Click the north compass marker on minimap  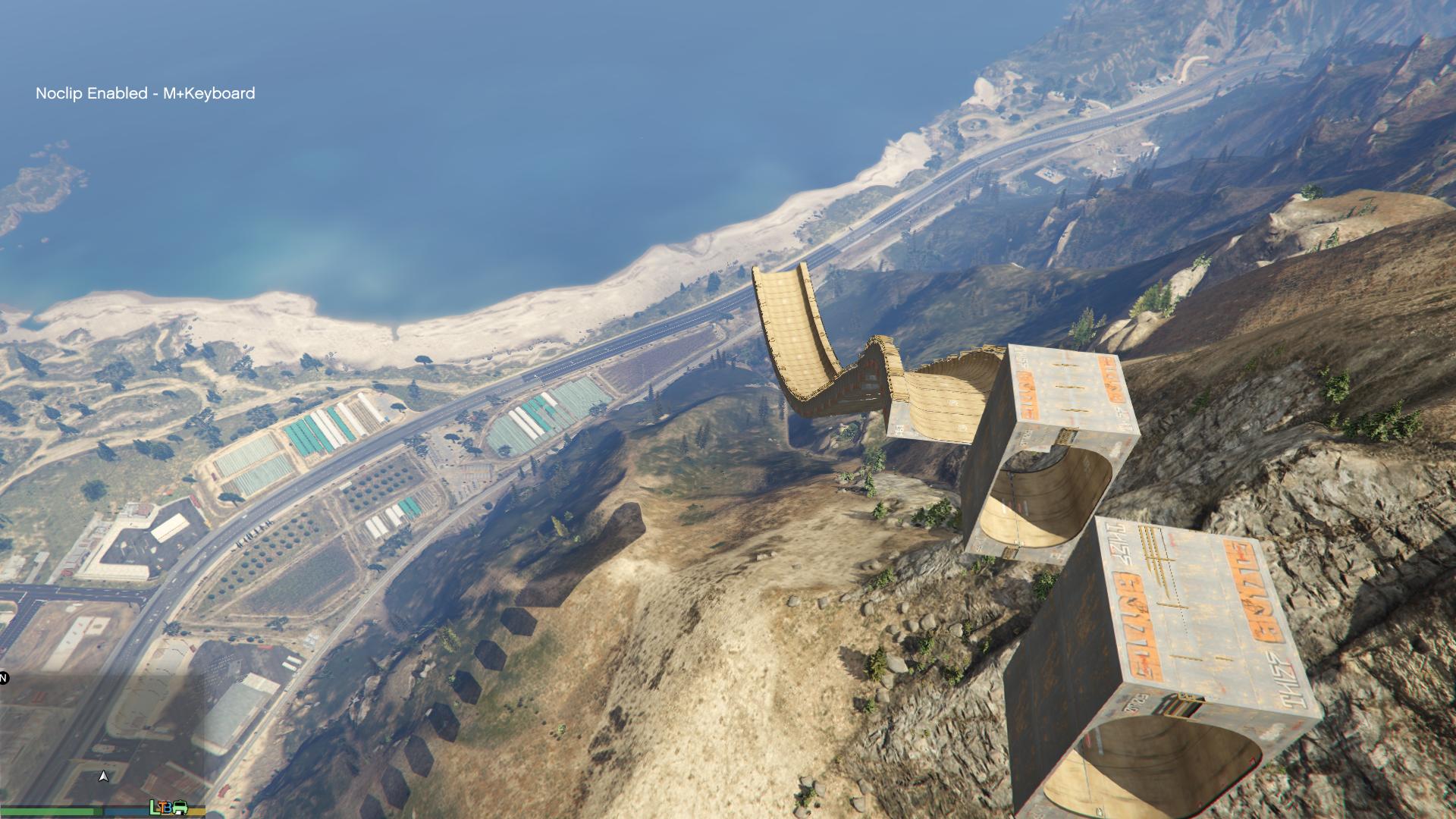3,677
